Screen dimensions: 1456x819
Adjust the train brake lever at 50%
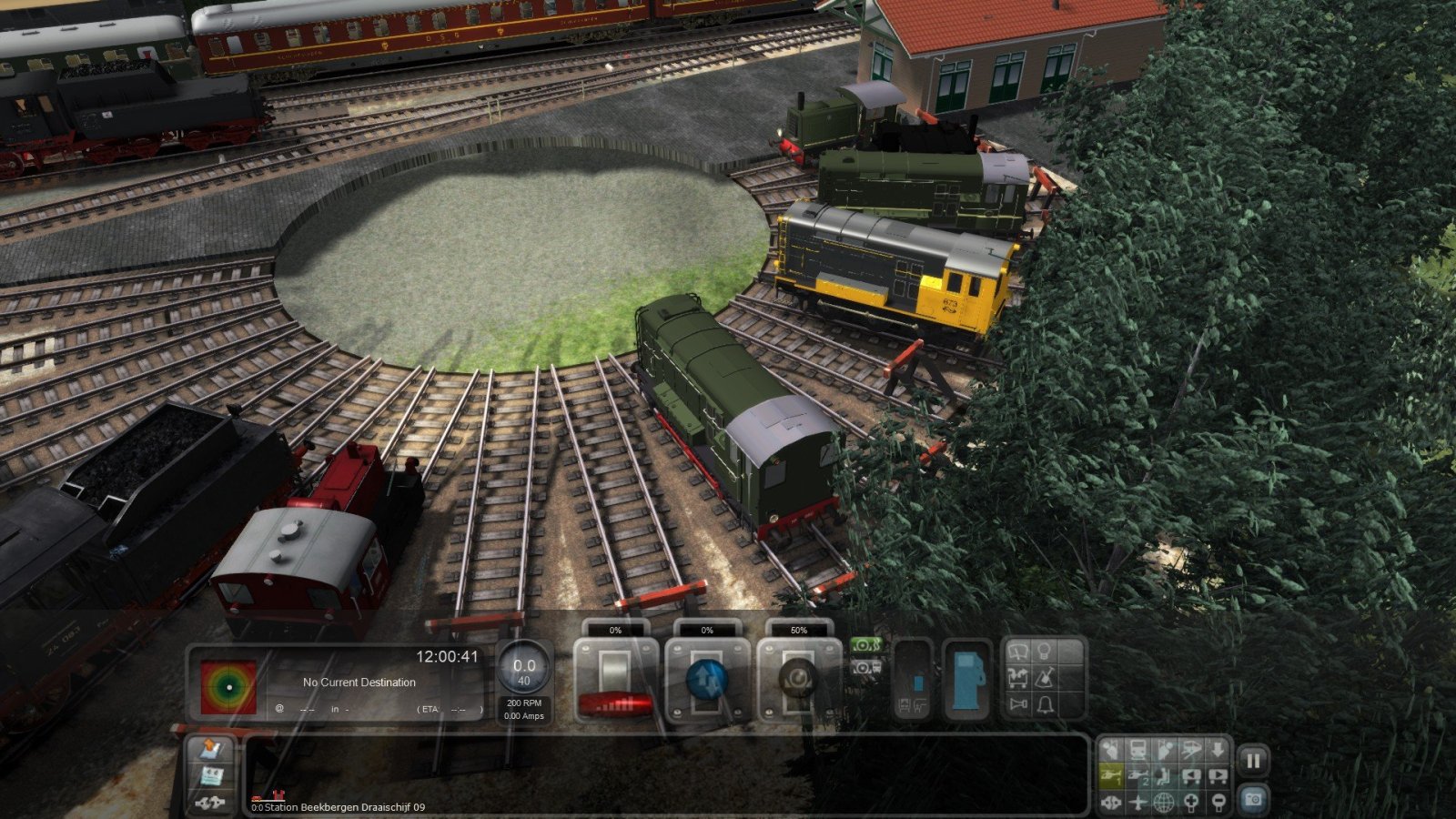pyautogui.click(x=798, y=680)
